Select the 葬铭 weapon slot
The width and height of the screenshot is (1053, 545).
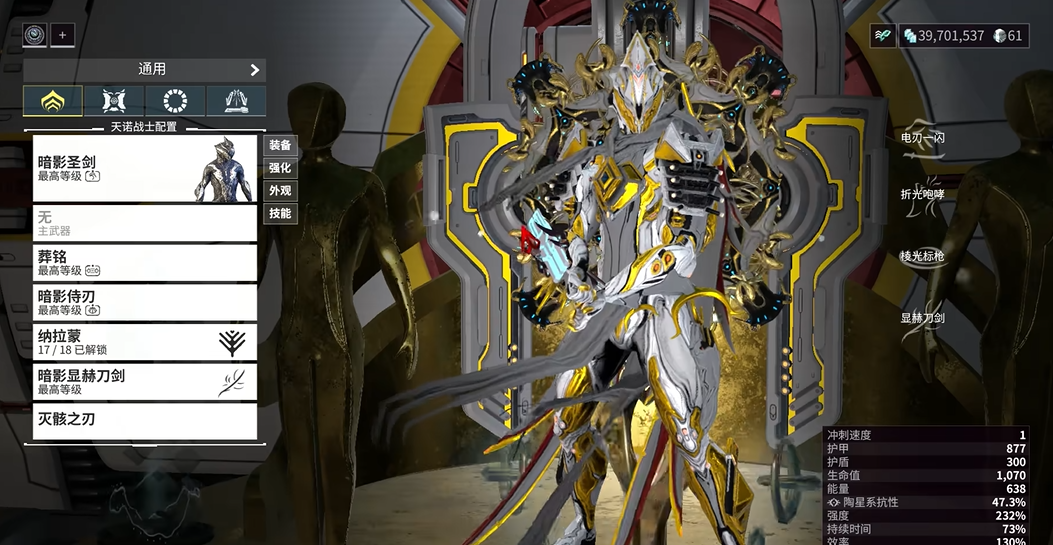click(145, 262)
